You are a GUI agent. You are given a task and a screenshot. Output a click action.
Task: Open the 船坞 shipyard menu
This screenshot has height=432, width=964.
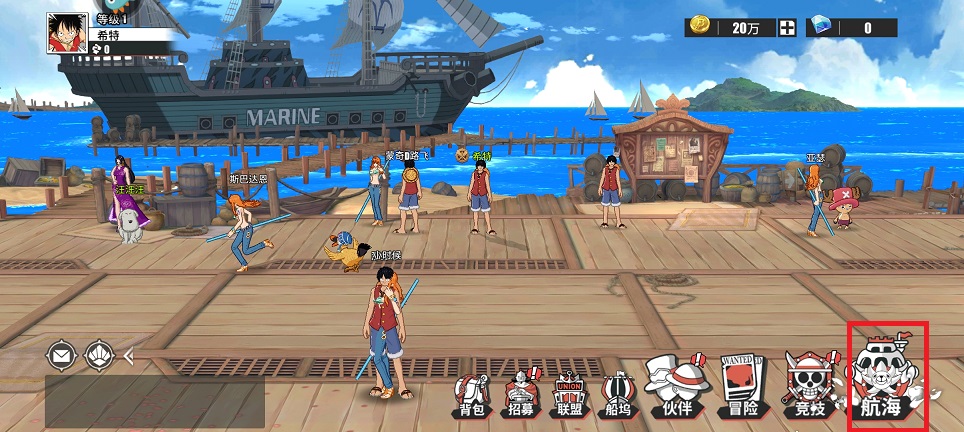coord(619,395)
